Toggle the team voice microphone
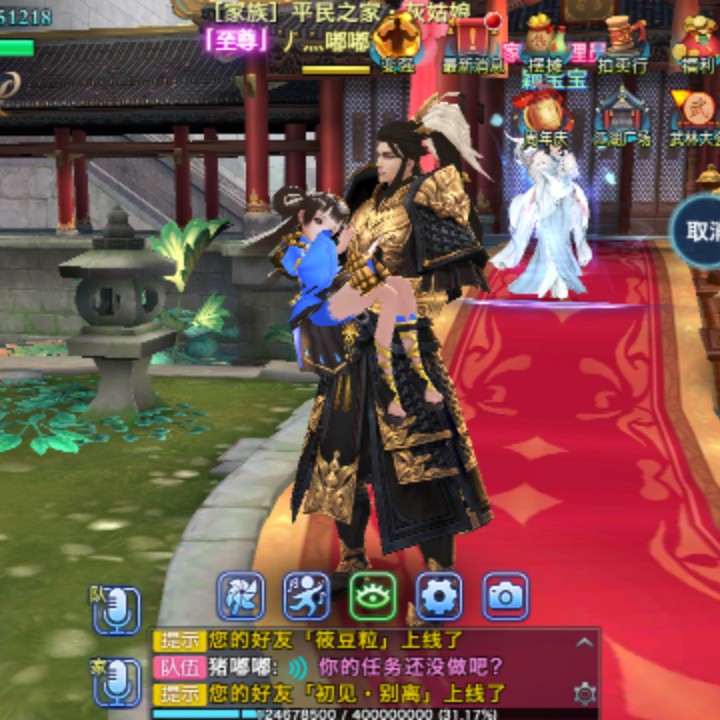Screen dimensions: 720x720 (116, 609)
